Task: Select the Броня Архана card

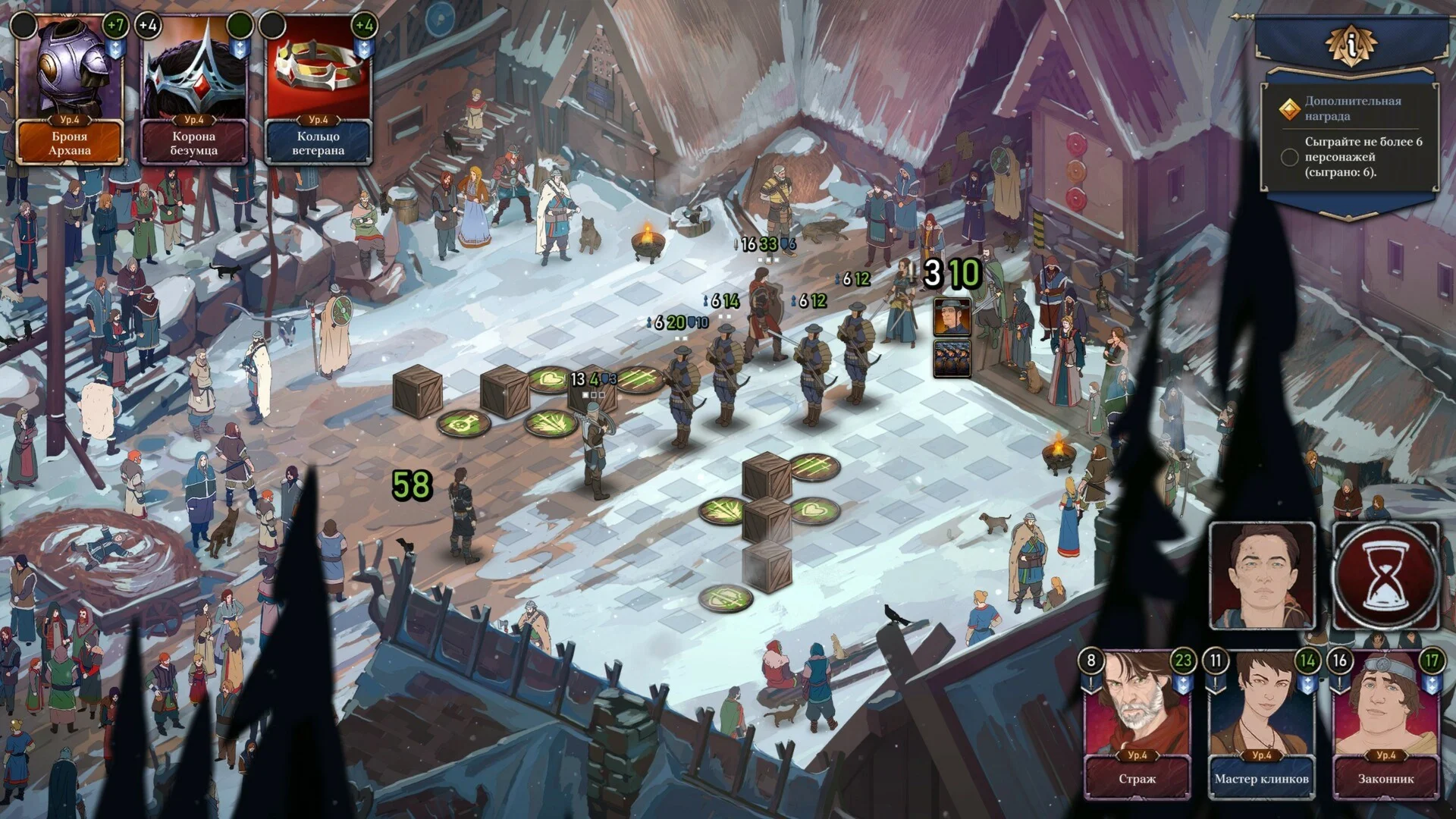Action: pos(70,91)
